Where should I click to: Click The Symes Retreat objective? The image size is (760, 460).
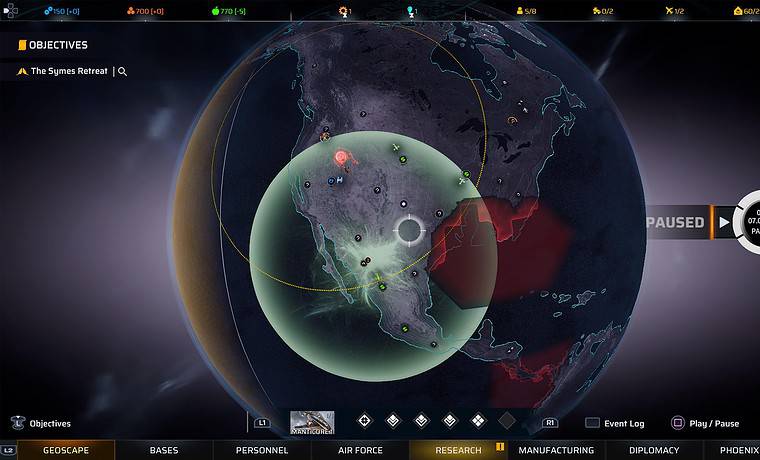coord(68,71)
